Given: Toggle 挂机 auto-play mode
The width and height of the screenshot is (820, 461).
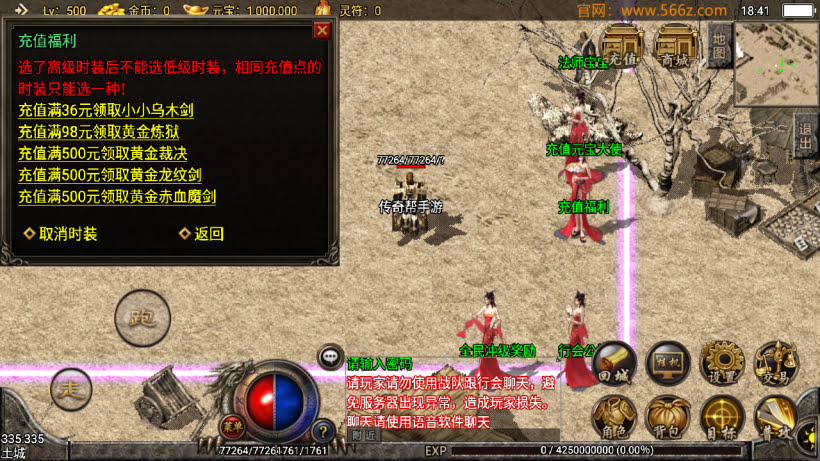Looking at the screenshot, I should [667, 364].
